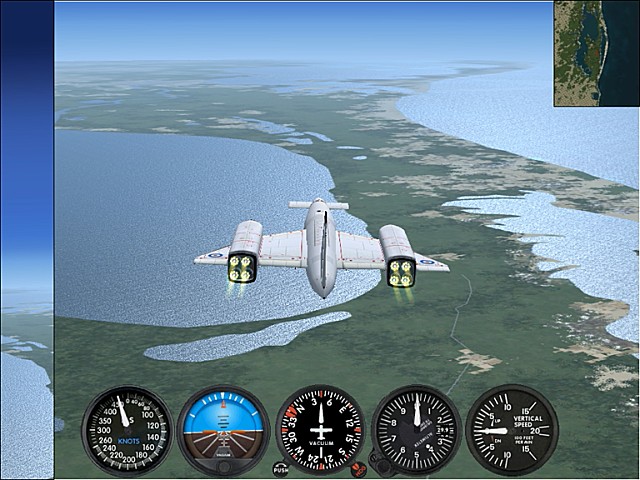Click the PUSH knob on the heading indicator
640x480 pixels.
[280, 469]
